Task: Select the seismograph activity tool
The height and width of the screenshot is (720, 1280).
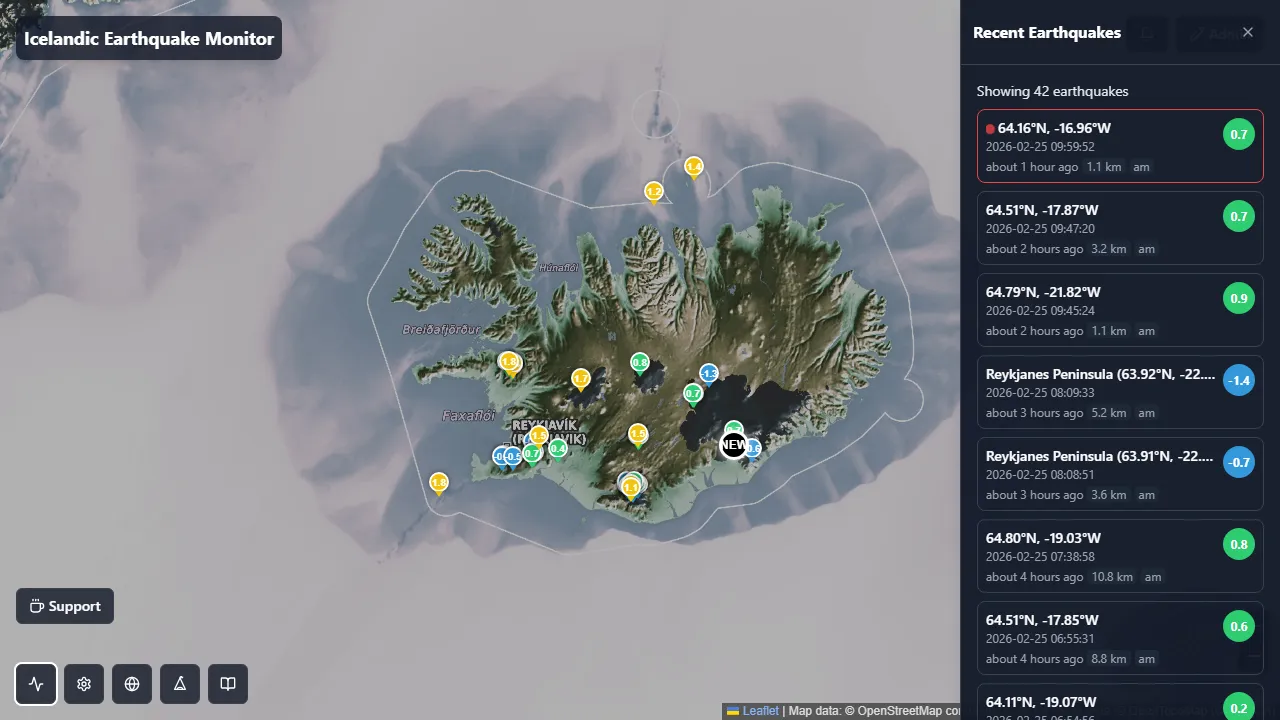Action: [35, 684]
